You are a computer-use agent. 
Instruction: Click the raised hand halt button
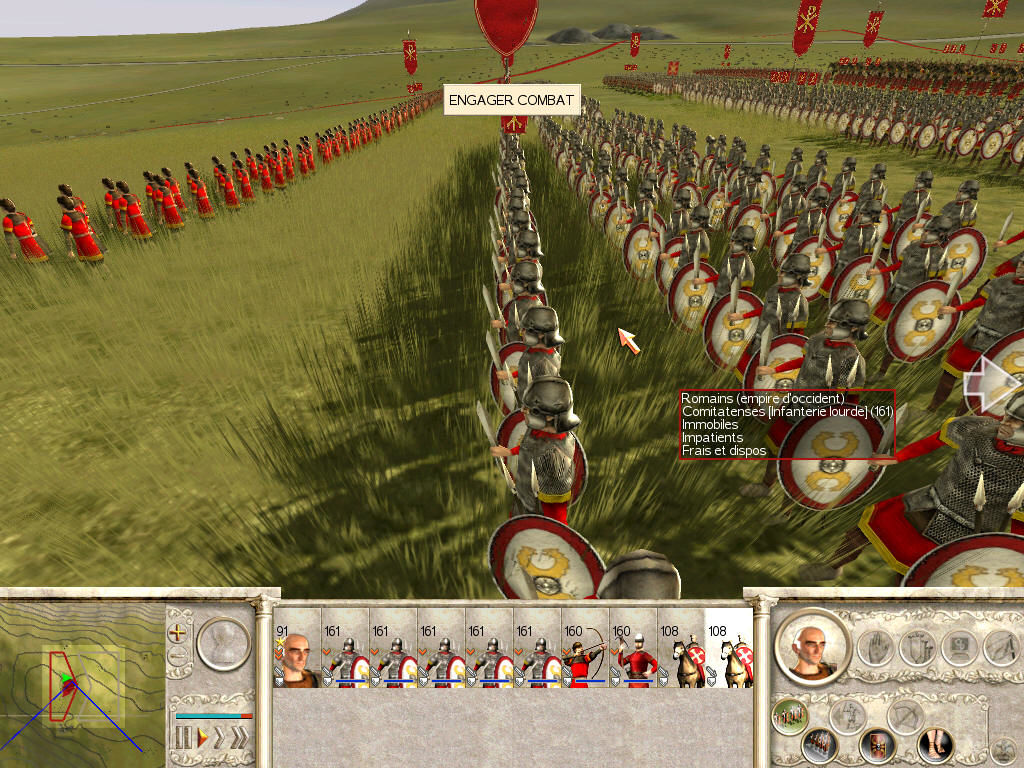873,648
